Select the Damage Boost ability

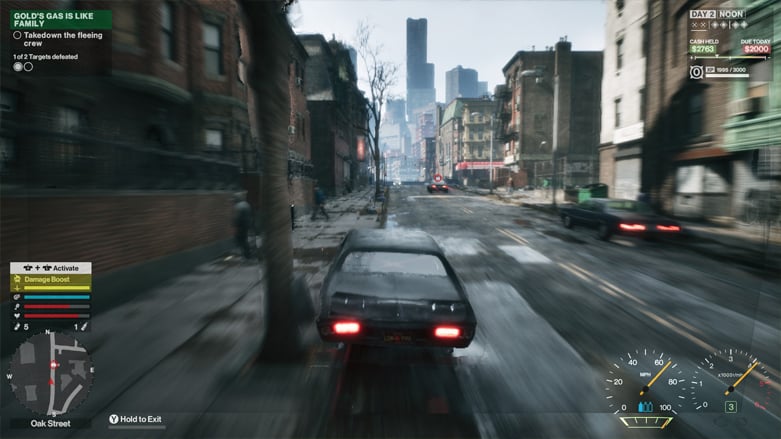point(50,282)
